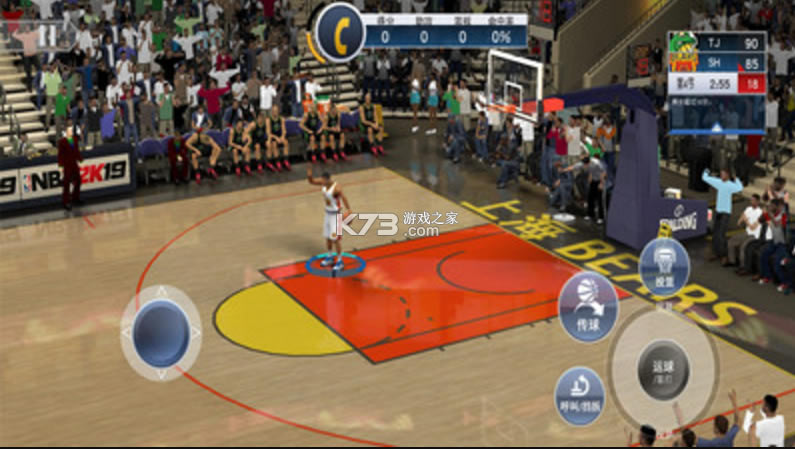Tap the 传球 pass button

coord(586,300)
